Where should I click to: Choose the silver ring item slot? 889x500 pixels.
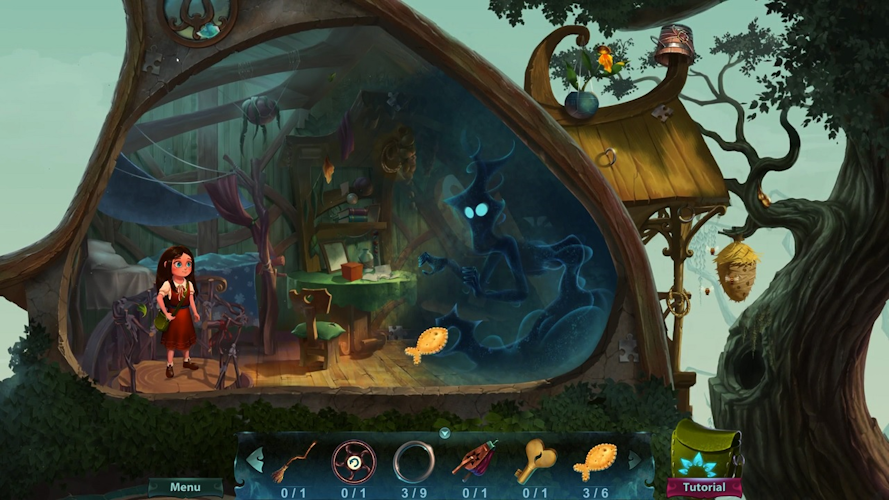(x=413, y=462)
